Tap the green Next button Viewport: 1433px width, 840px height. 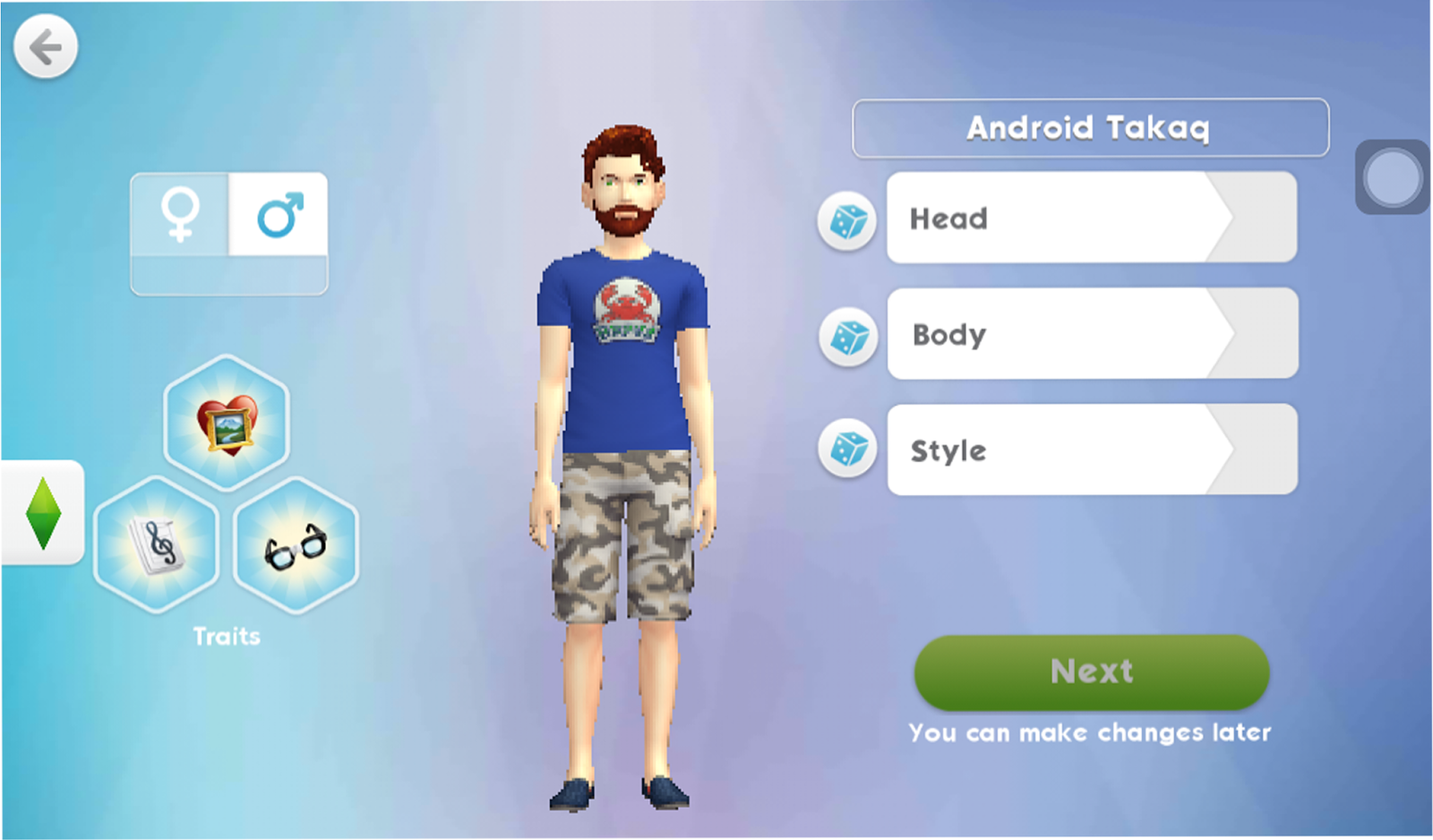click(1090, 673)
